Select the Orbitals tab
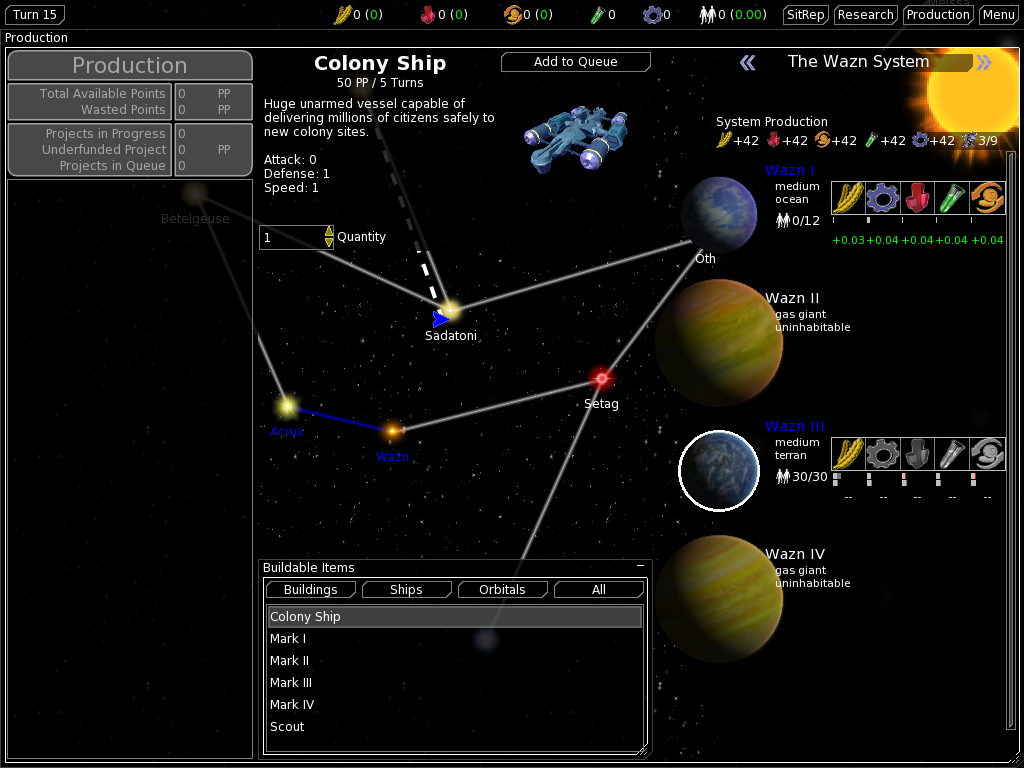The image size is (1024, 768). click(x=502, y=590)
